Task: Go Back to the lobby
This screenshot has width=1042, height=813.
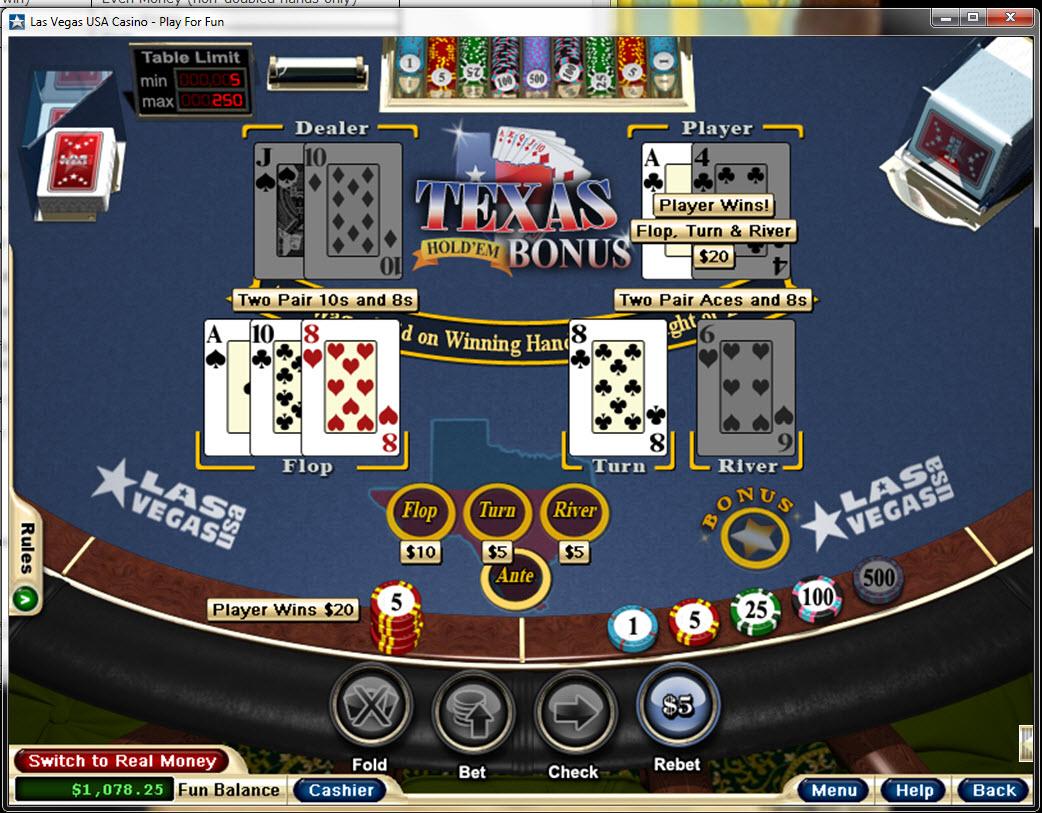Action: (x=993, y=790)
